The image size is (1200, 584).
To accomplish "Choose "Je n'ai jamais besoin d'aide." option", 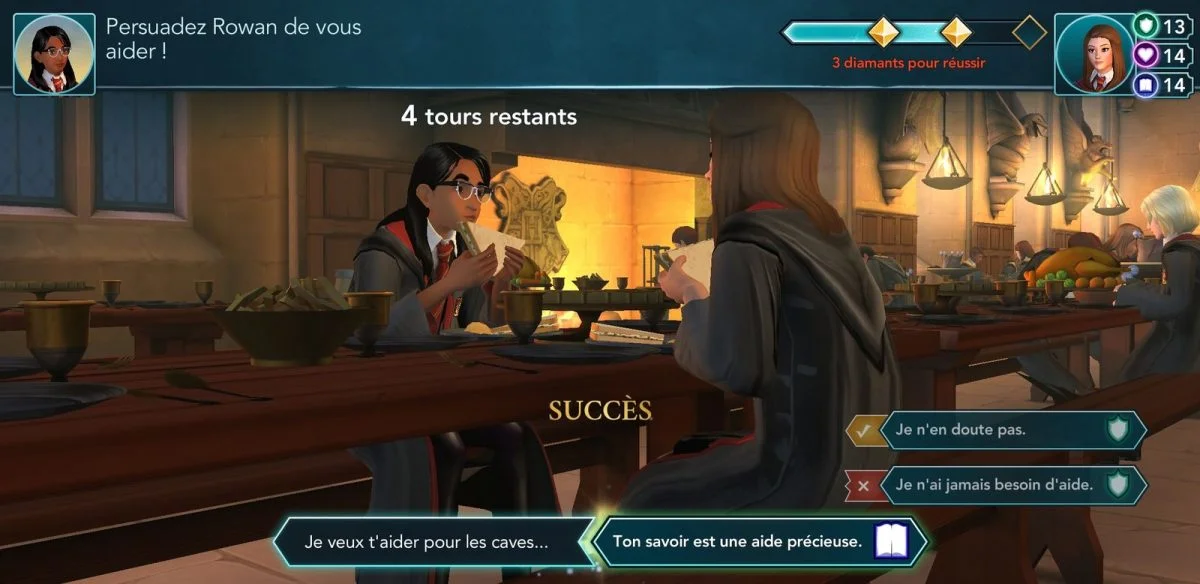I will coord(996,485).
